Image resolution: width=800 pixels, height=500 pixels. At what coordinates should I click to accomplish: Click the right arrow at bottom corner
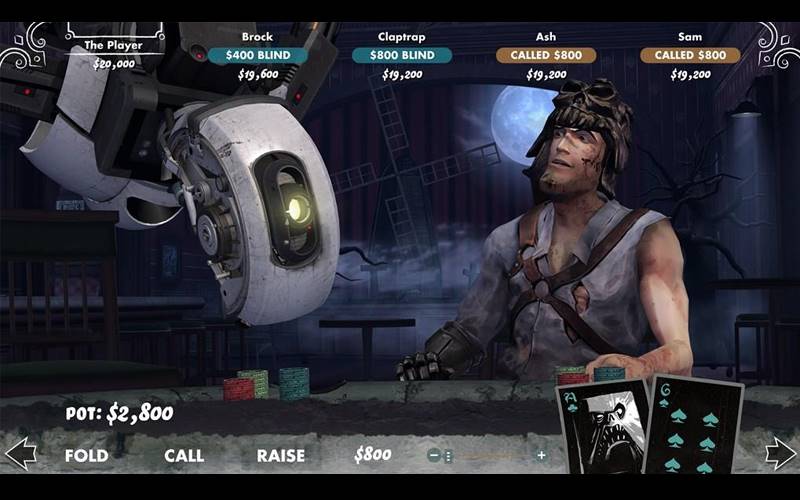tap(780, 453)
